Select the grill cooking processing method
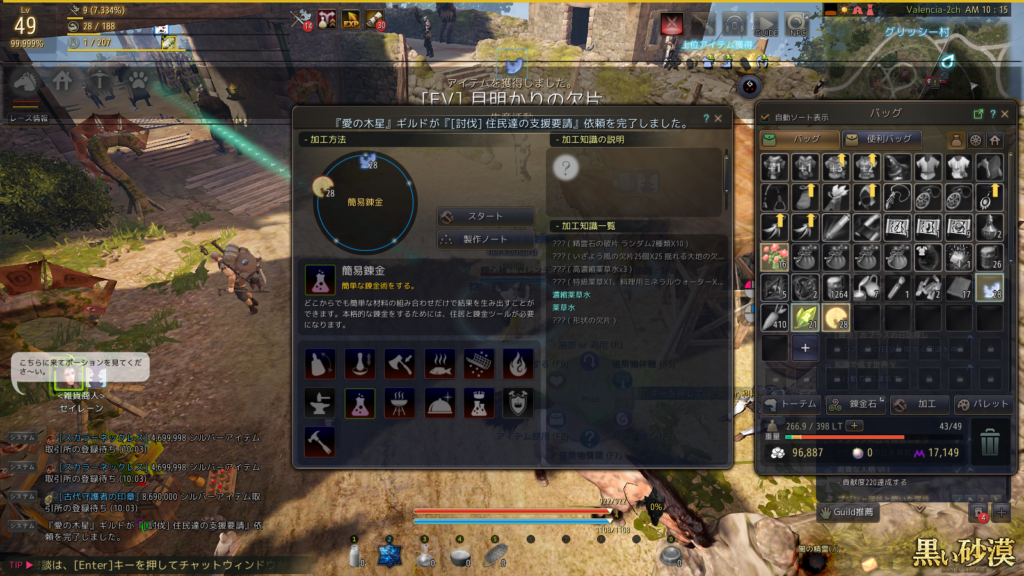Viewport: 1024px width, 576px height. click(399, 402)
